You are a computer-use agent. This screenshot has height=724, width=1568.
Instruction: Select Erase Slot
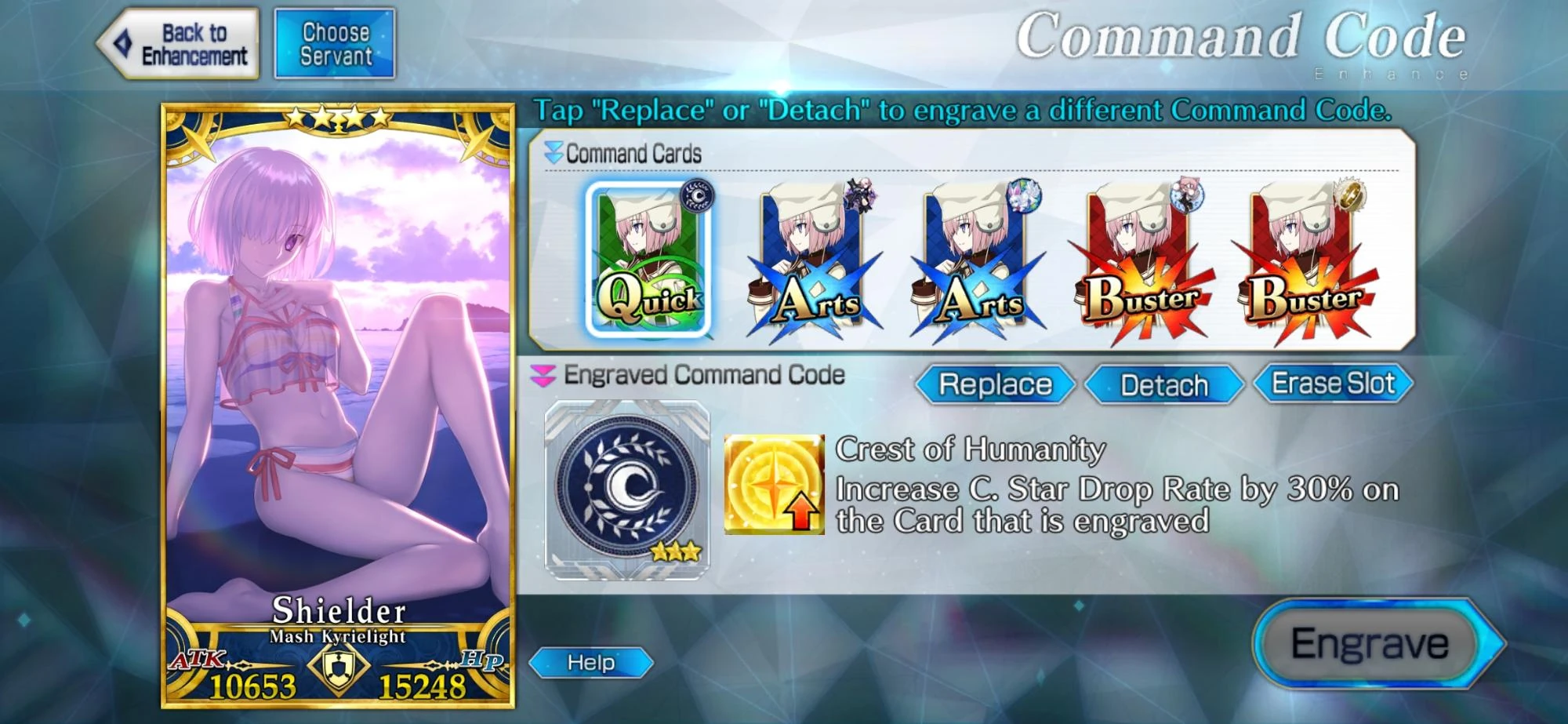pos(1331,384)
